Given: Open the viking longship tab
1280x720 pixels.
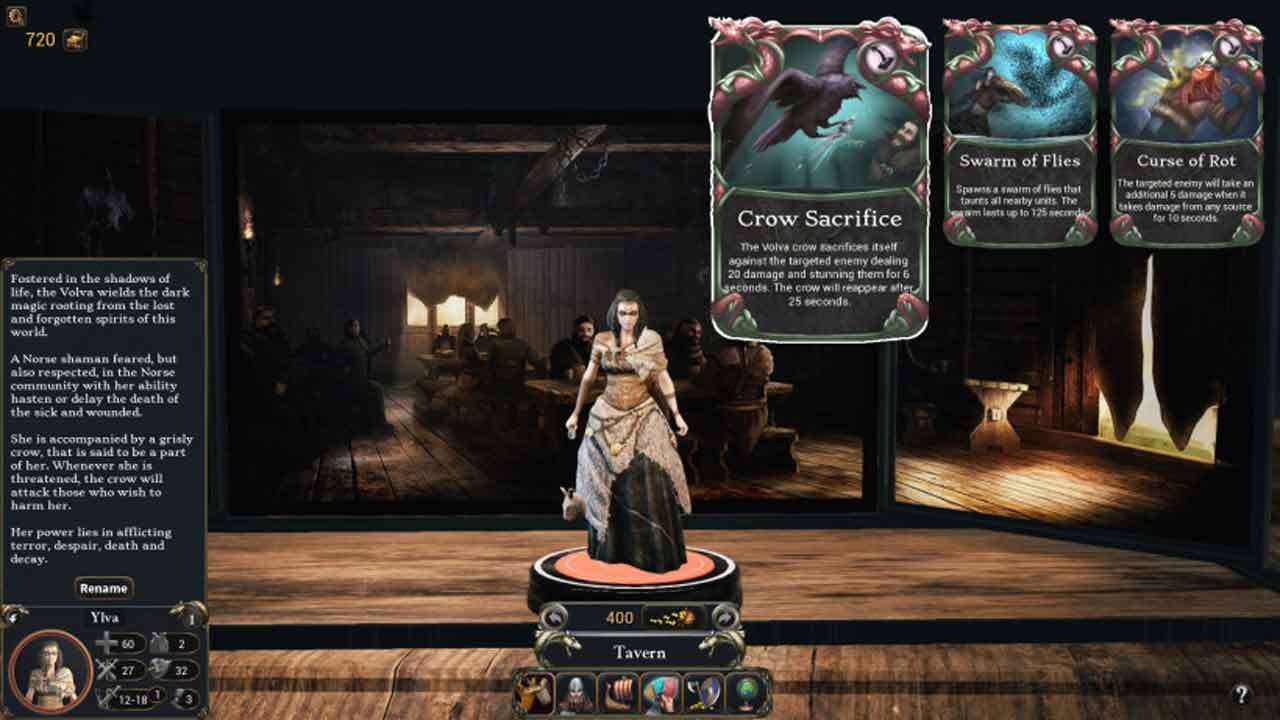Looking at the screenshot, I should coord(618,694).
